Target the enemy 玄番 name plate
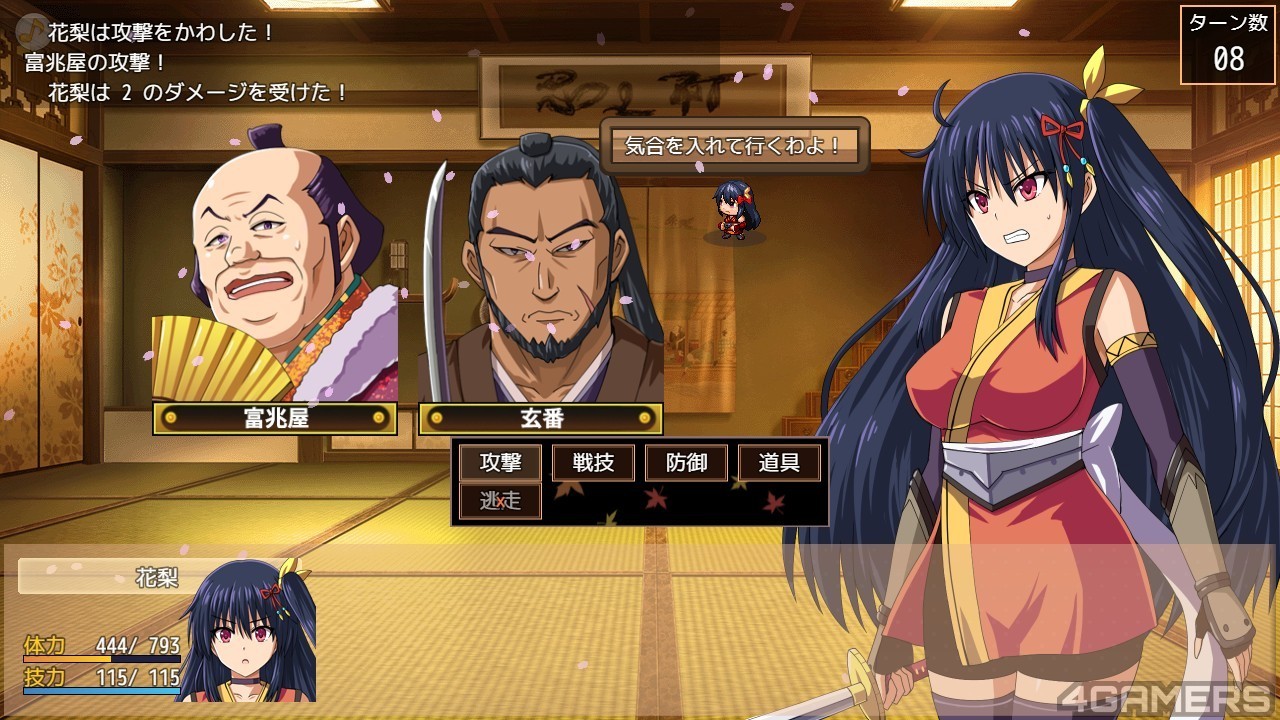The height and width of the screenshot is (720, 1280). [540, 418]
